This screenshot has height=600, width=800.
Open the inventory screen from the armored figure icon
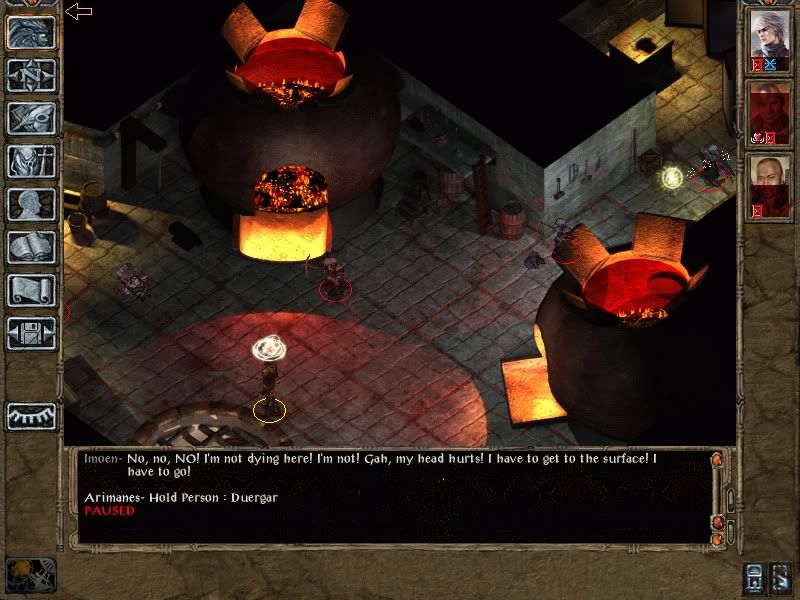[x=32, y=161]
